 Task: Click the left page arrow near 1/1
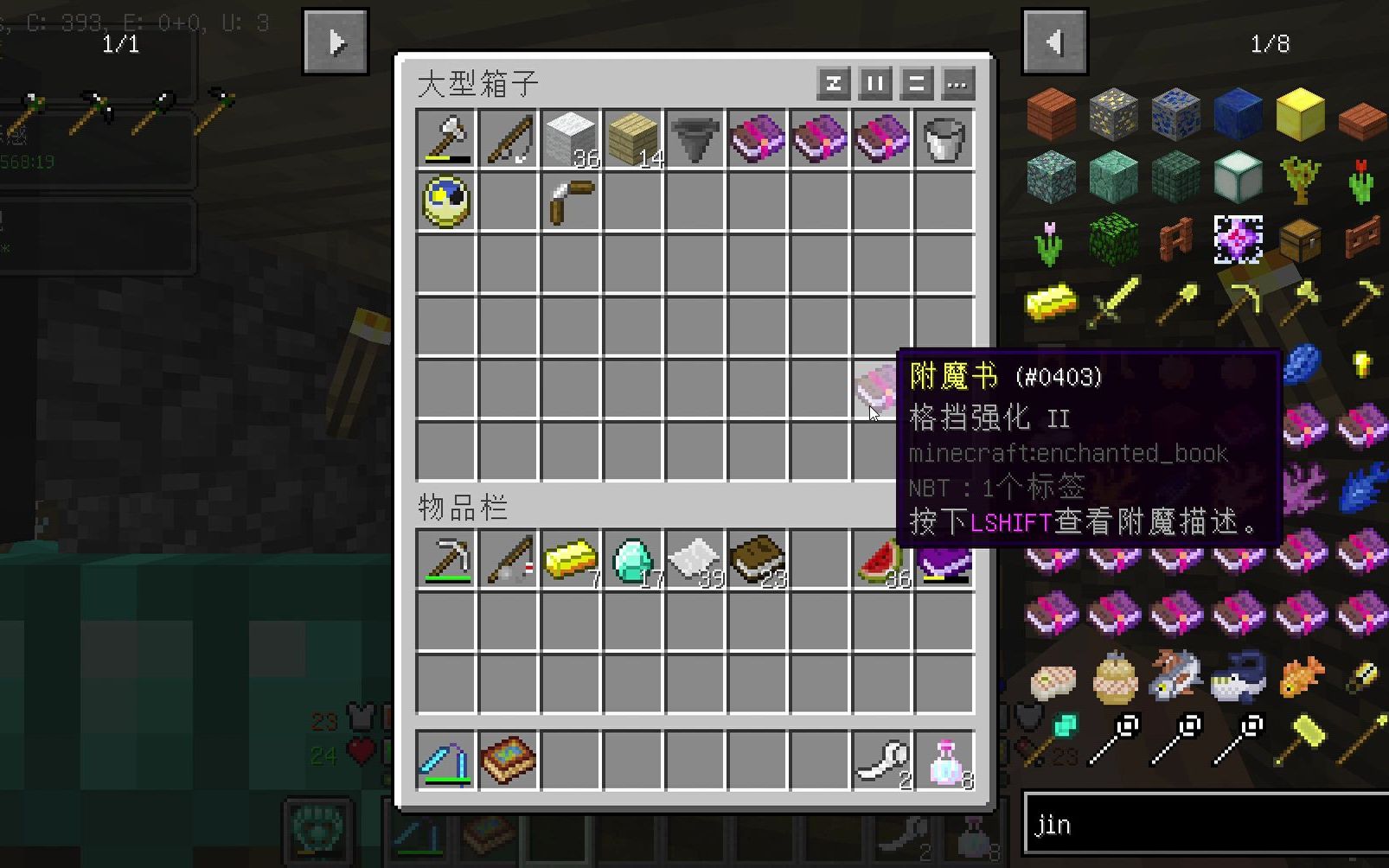point(1054,41)
